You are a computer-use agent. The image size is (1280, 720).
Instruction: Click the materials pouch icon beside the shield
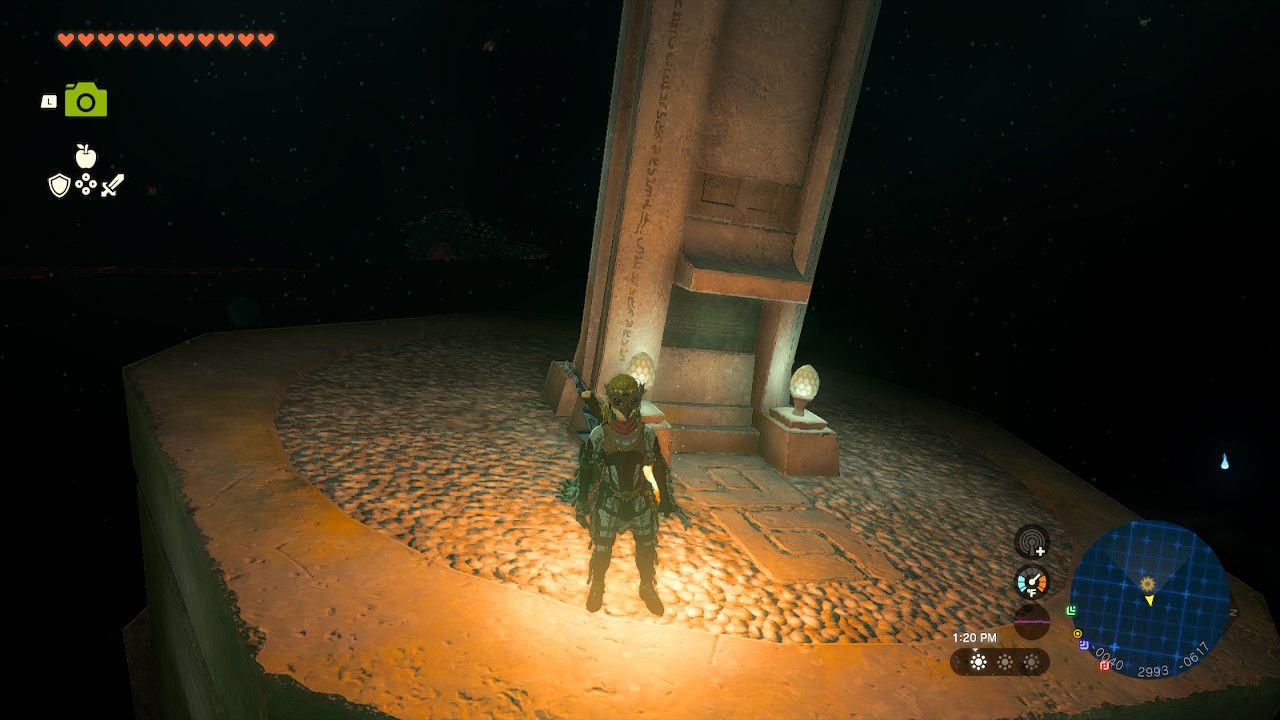(x=85, y=184)
